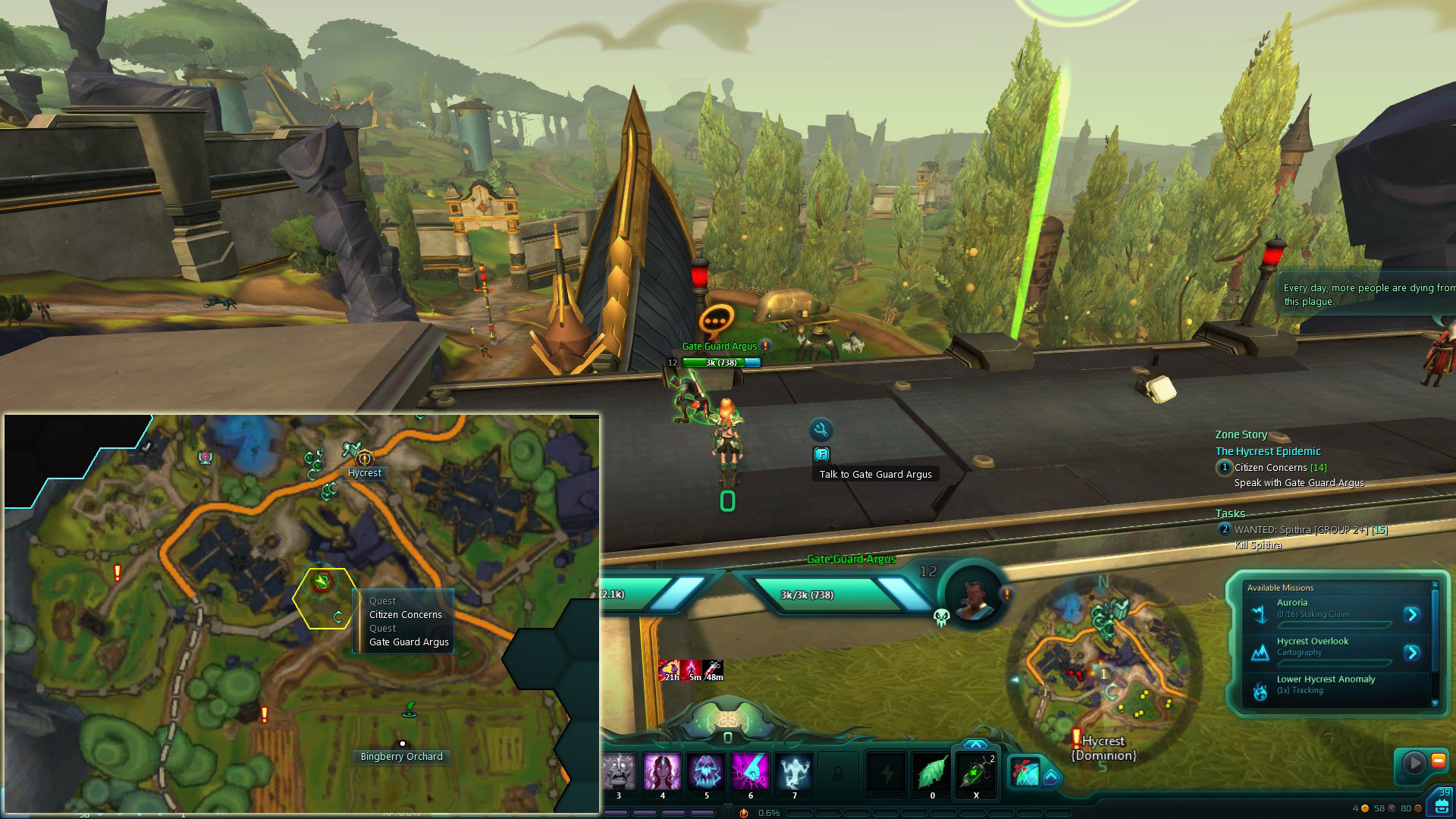The width and height of the screenshot is (1456, 819).
Task: Click the Bingberry Orchard map label
Action: 401,757
